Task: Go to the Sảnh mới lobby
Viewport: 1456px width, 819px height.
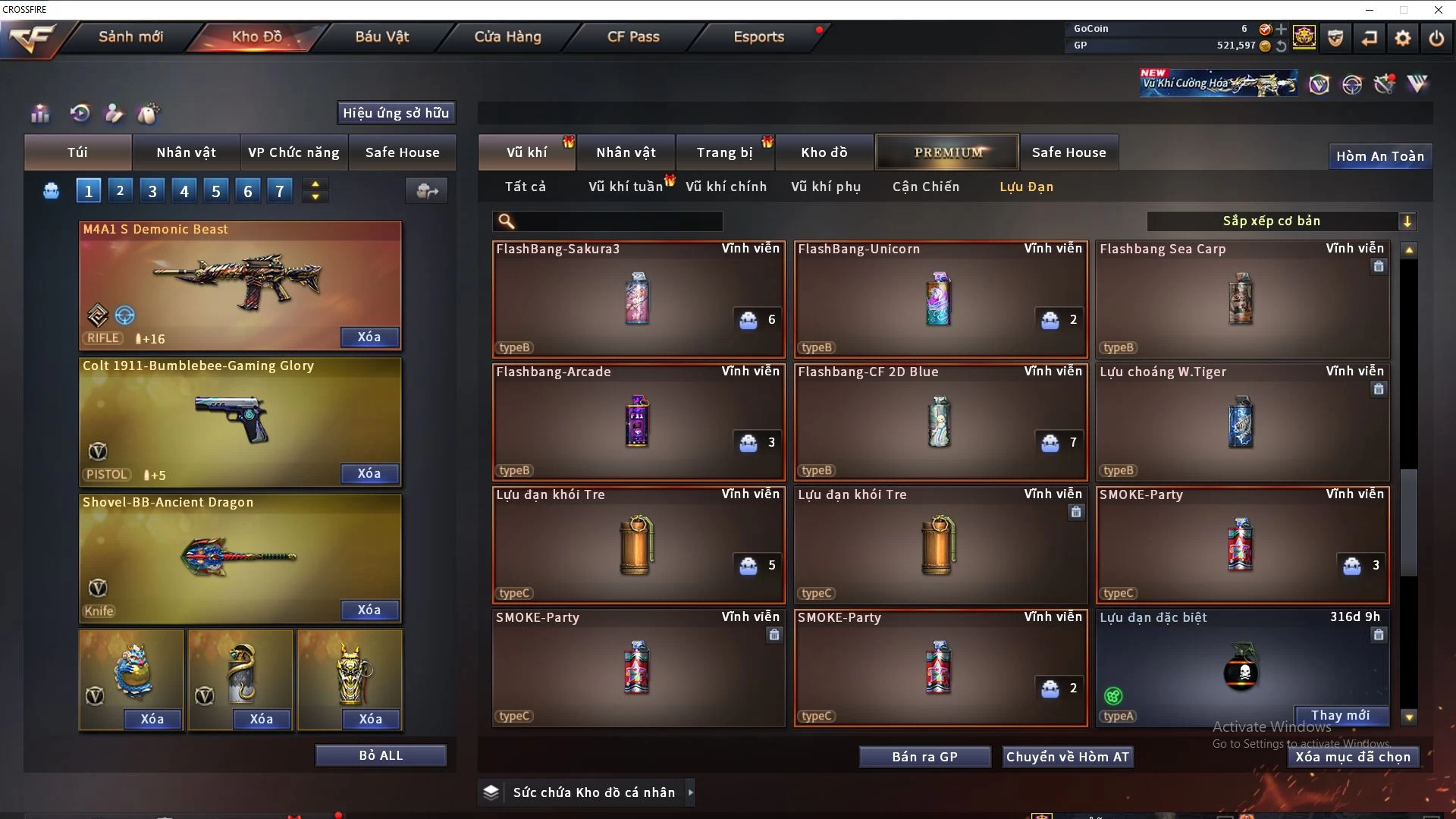Action: coord(130,36)
